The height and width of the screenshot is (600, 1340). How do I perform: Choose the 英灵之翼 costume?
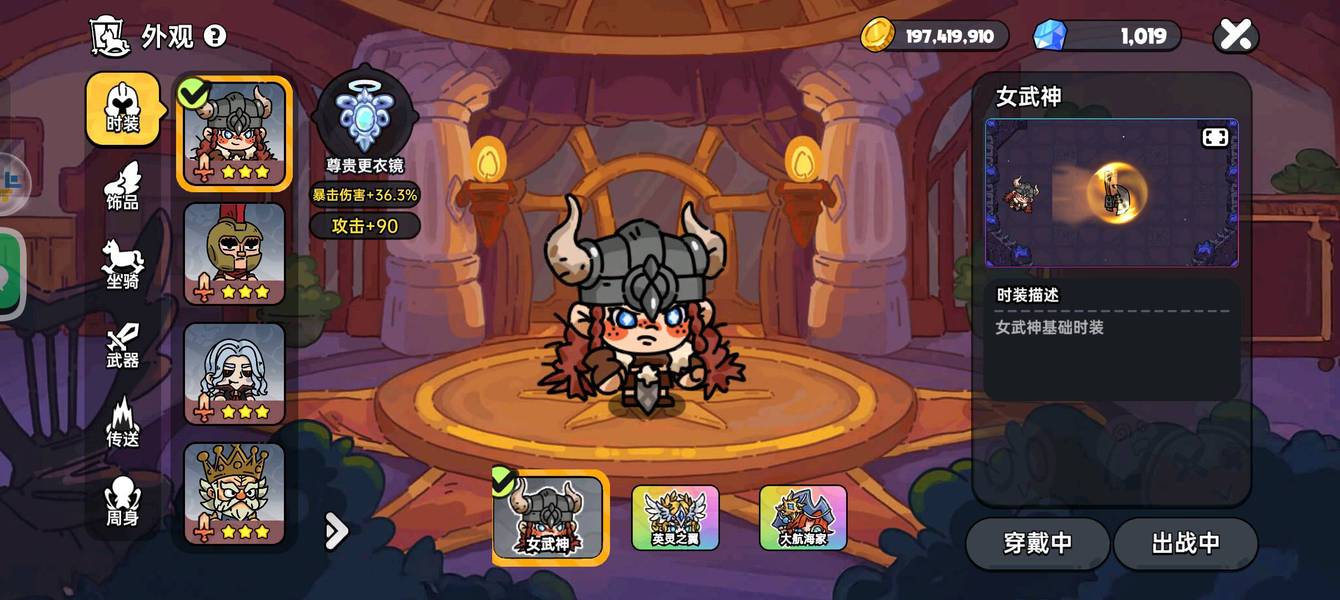(x=675, y=518)
